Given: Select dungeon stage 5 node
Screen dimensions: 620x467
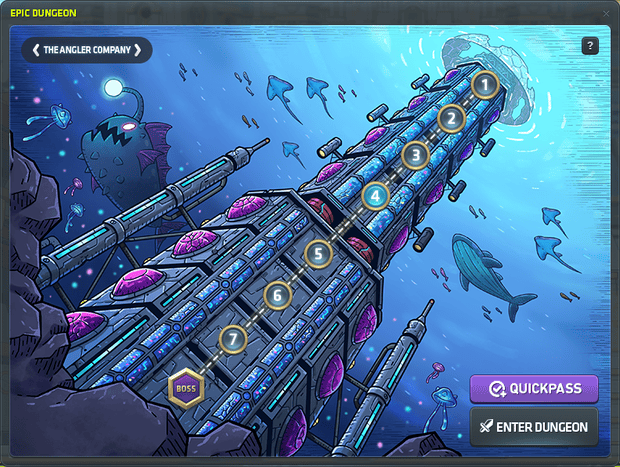Looking at the screenshot, I should 318,254.
